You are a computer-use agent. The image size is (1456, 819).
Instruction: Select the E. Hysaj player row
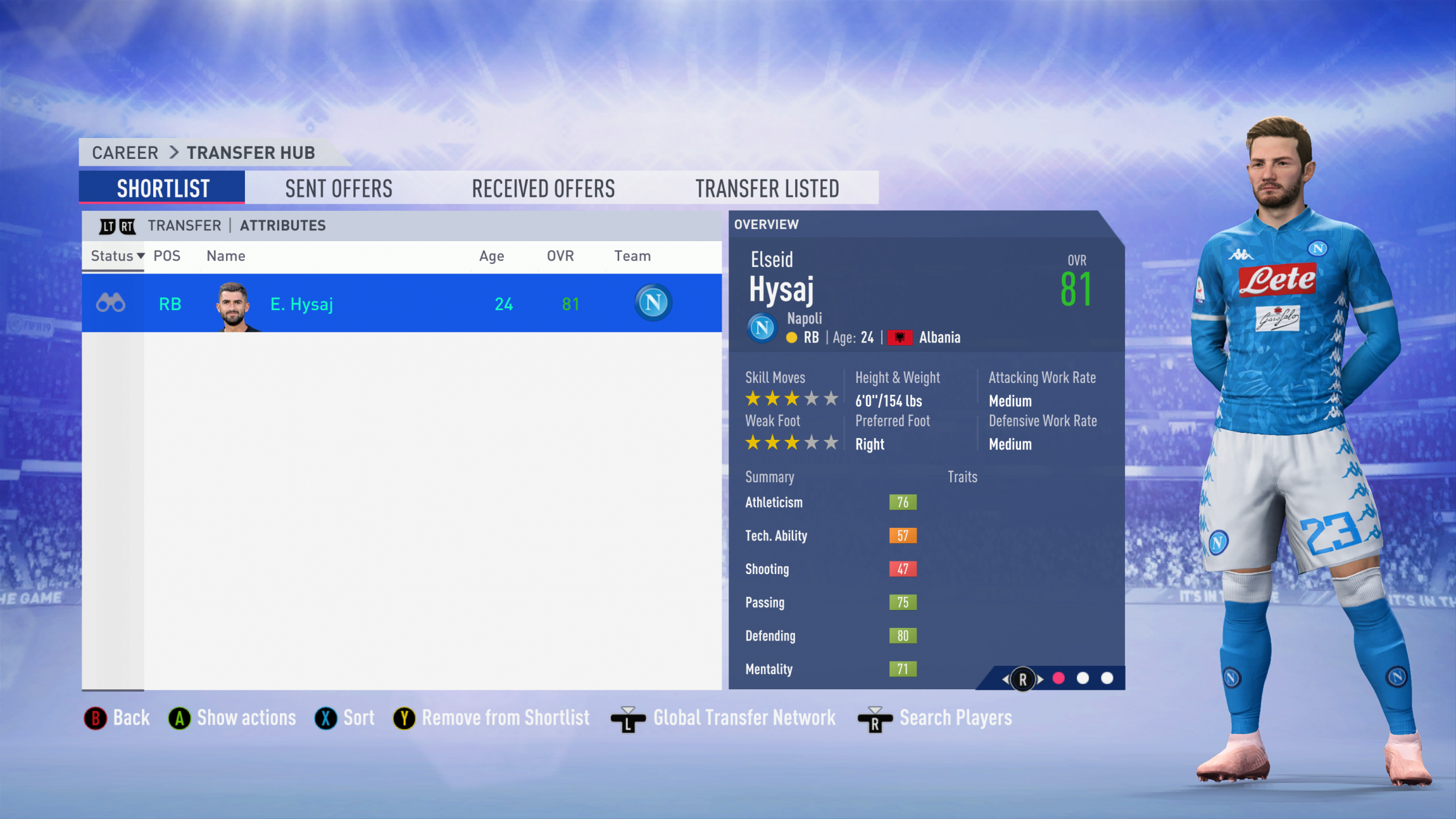click(401, 303)
